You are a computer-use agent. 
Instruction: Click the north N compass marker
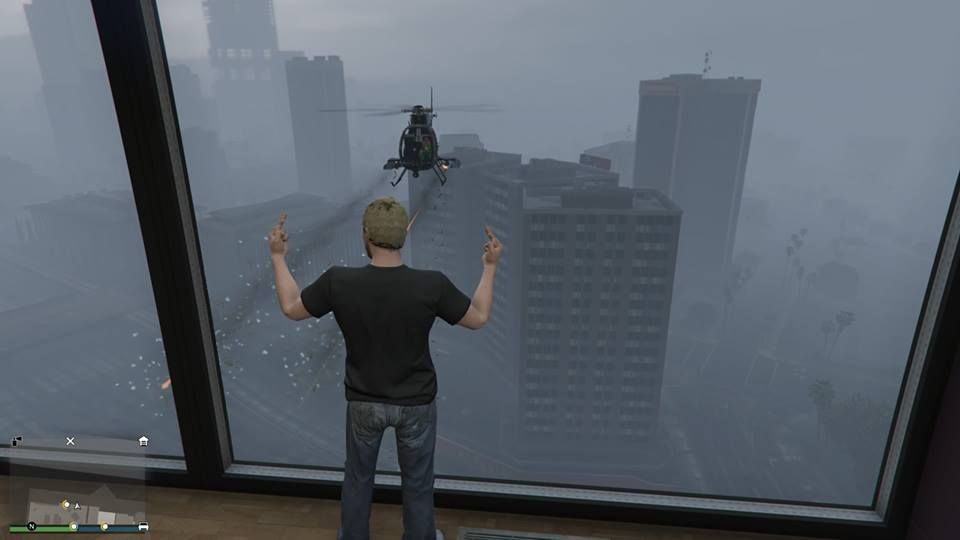[x=31, y=526]
